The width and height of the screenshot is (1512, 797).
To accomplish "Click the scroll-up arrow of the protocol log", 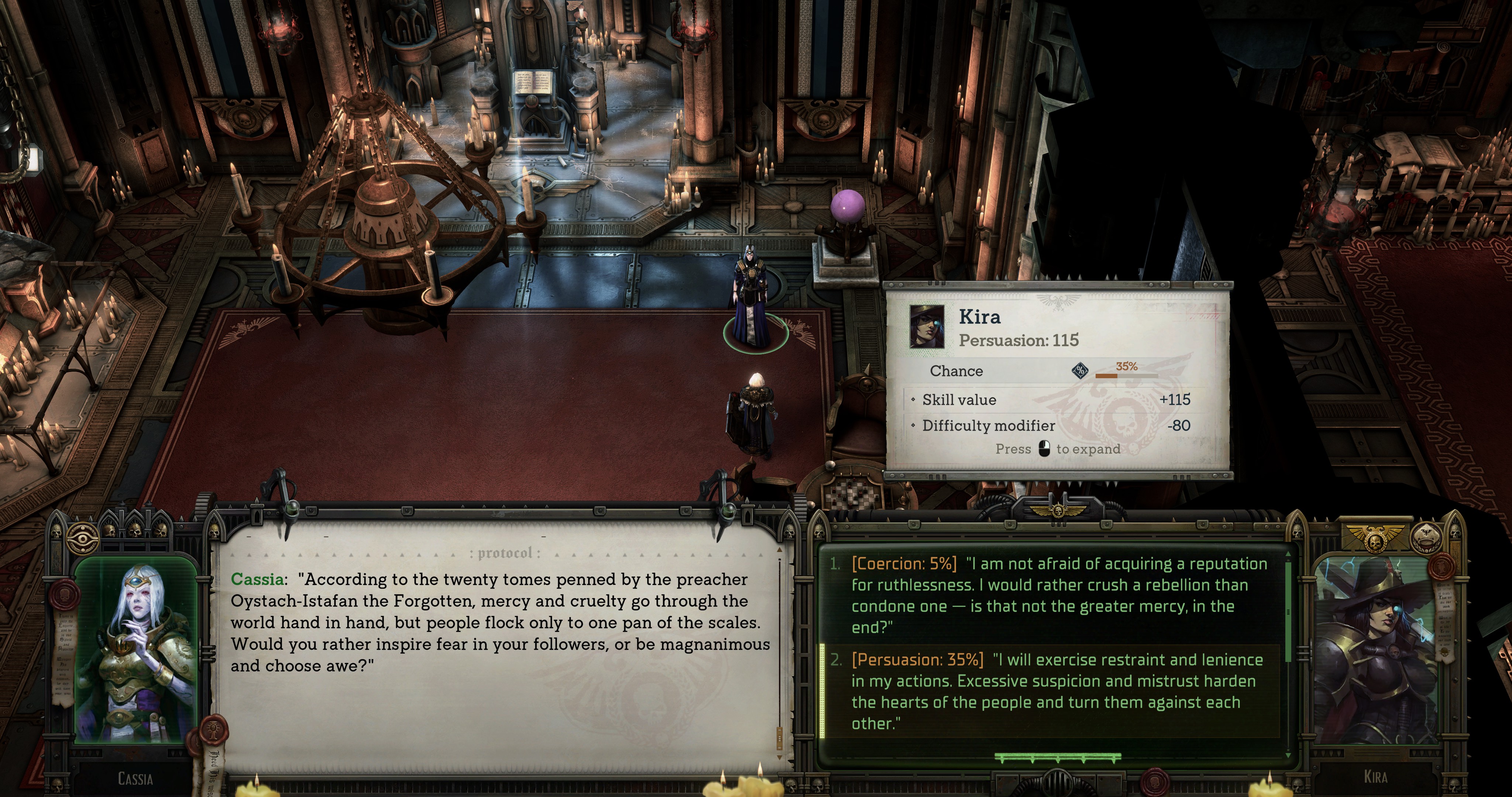I will [780, 550].
